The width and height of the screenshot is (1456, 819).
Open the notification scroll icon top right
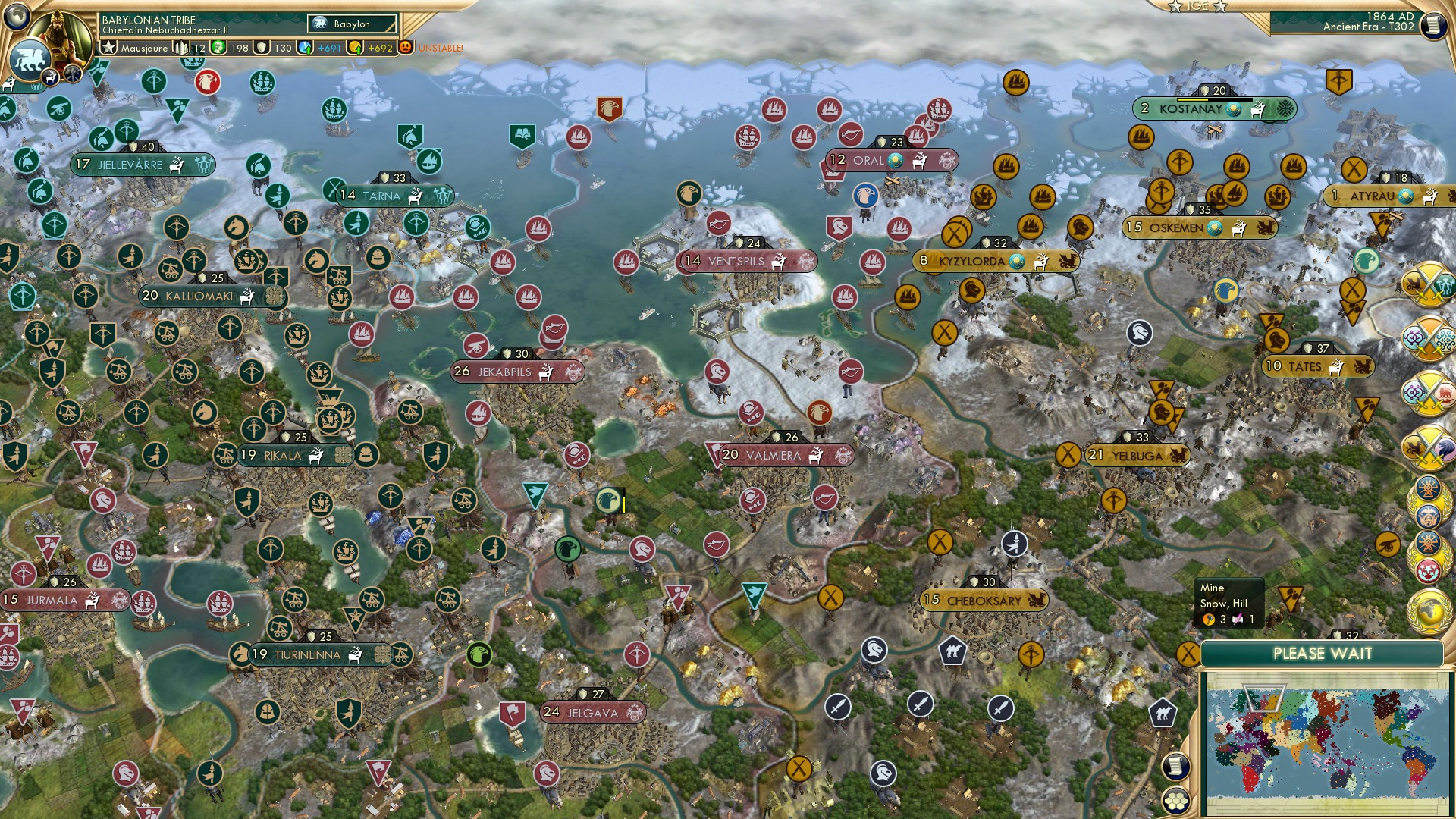click(x=1436, y=27)
